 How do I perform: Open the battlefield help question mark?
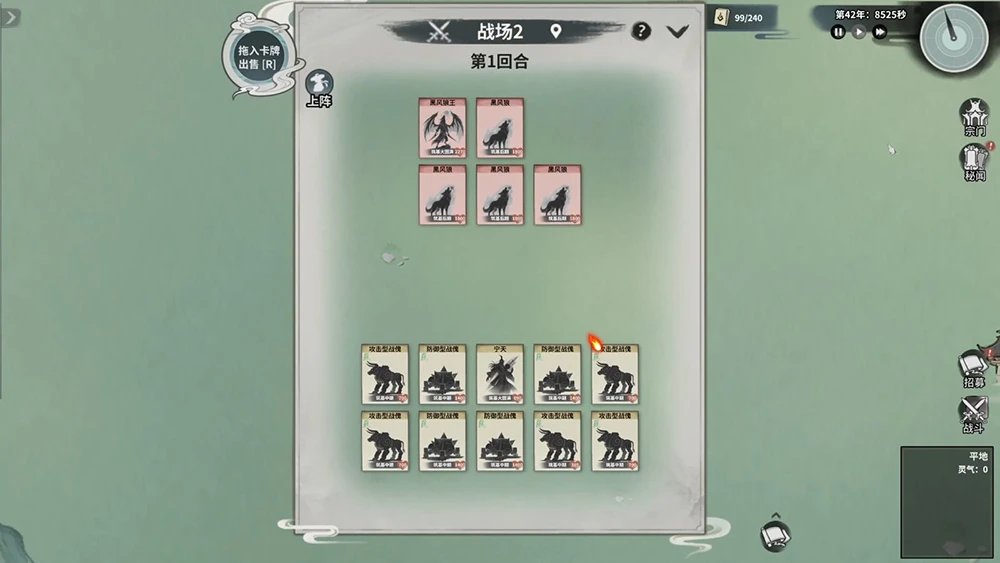tap(642, 31)
